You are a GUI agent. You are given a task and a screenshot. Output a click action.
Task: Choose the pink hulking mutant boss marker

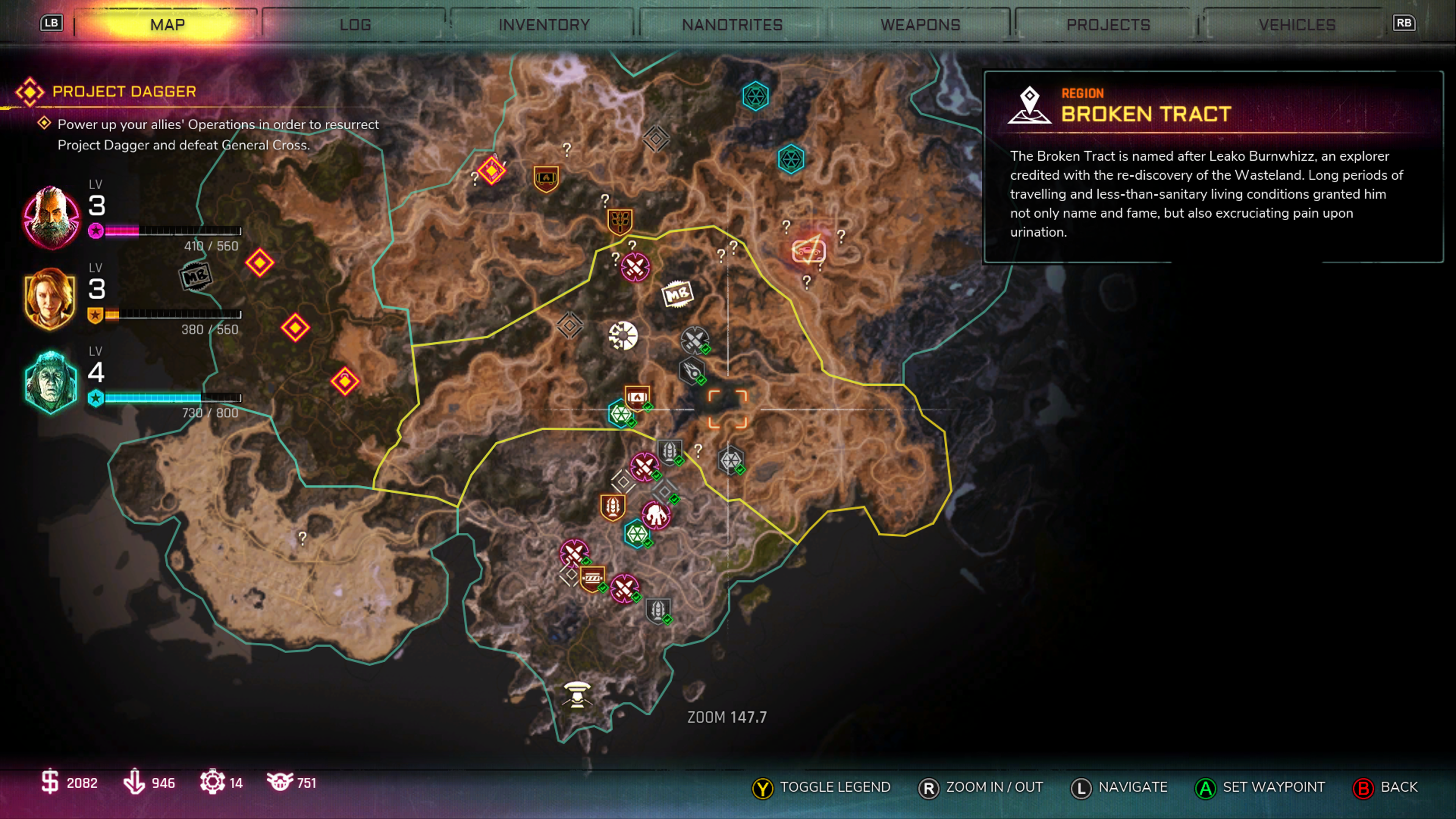click(x=656, y=516)
